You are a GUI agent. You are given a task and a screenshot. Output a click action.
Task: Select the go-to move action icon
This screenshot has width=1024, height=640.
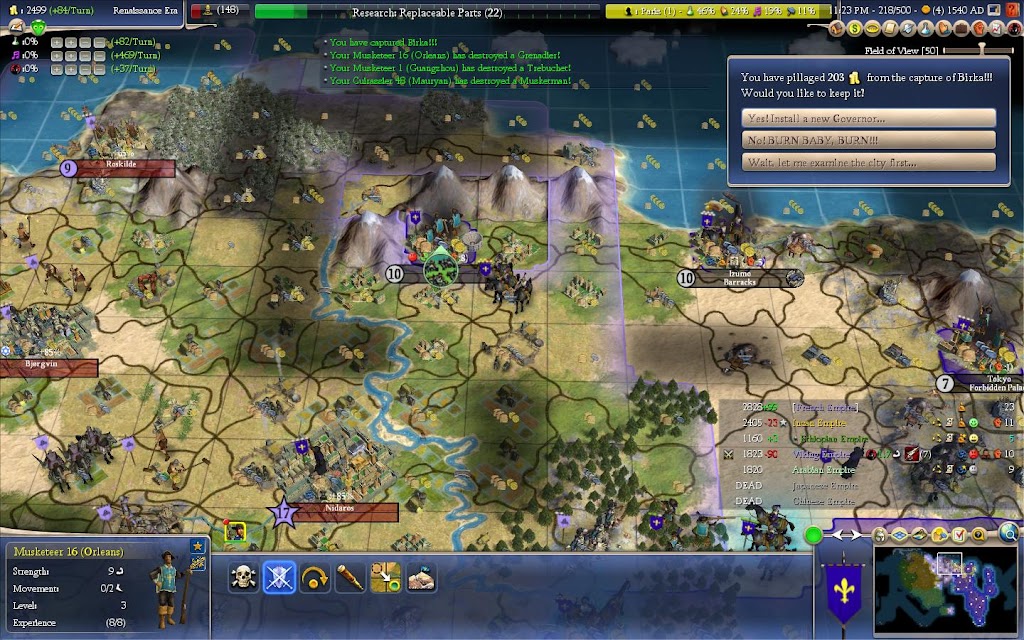coord(386,577)
